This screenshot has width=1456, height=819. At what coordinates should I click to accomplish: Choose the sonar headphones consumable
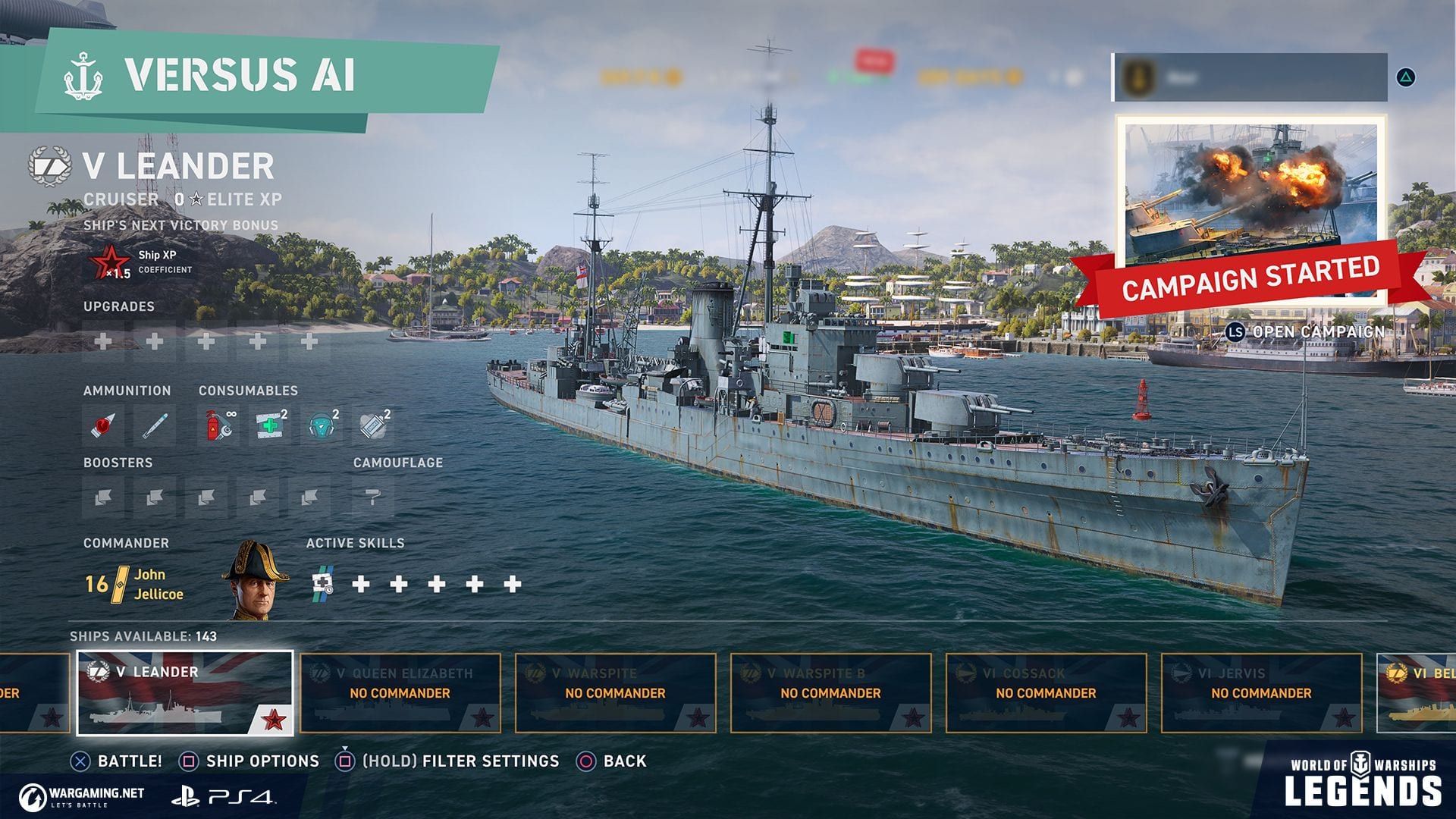pos(322,425)
